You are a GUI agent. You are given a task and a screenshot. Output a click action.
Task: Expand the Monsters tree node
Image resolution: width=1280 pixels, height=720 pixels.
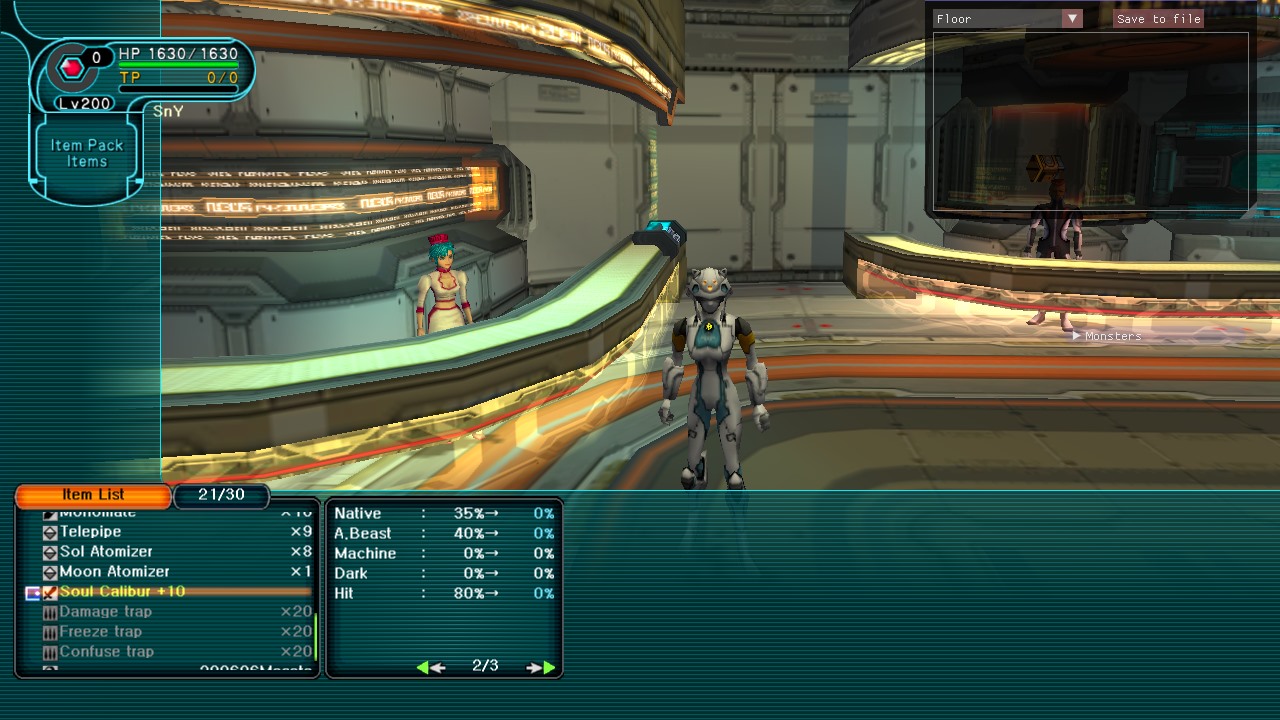click(x=1077, y=336)
